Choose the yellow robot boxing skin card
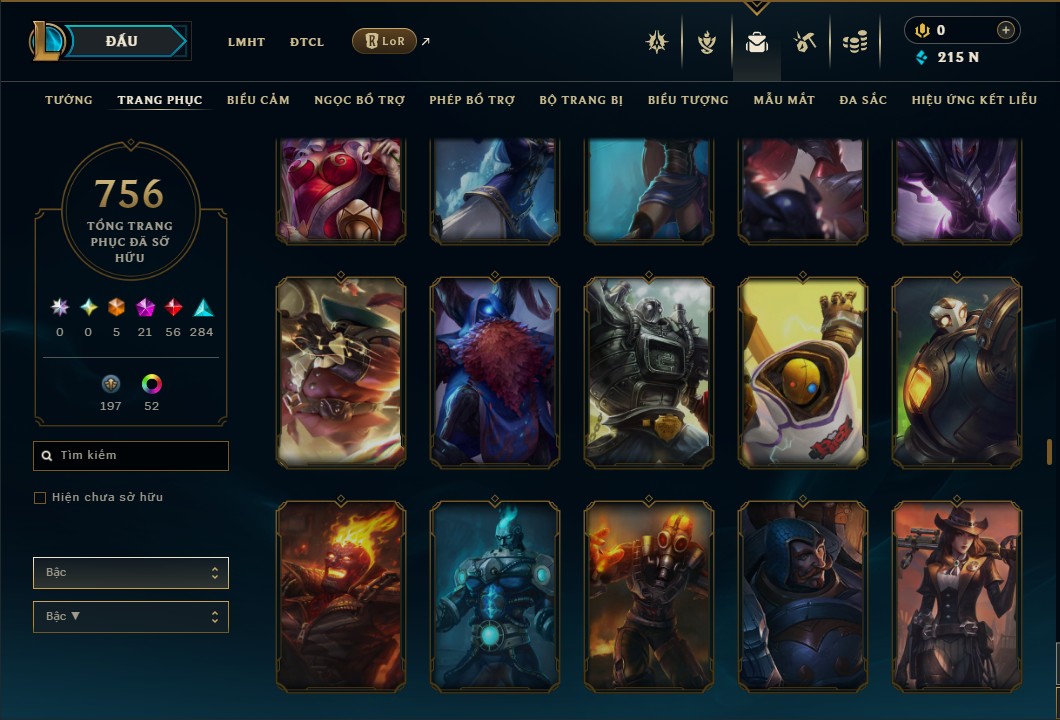Screen dimensions: 1060x720 (x=803, y=372)
